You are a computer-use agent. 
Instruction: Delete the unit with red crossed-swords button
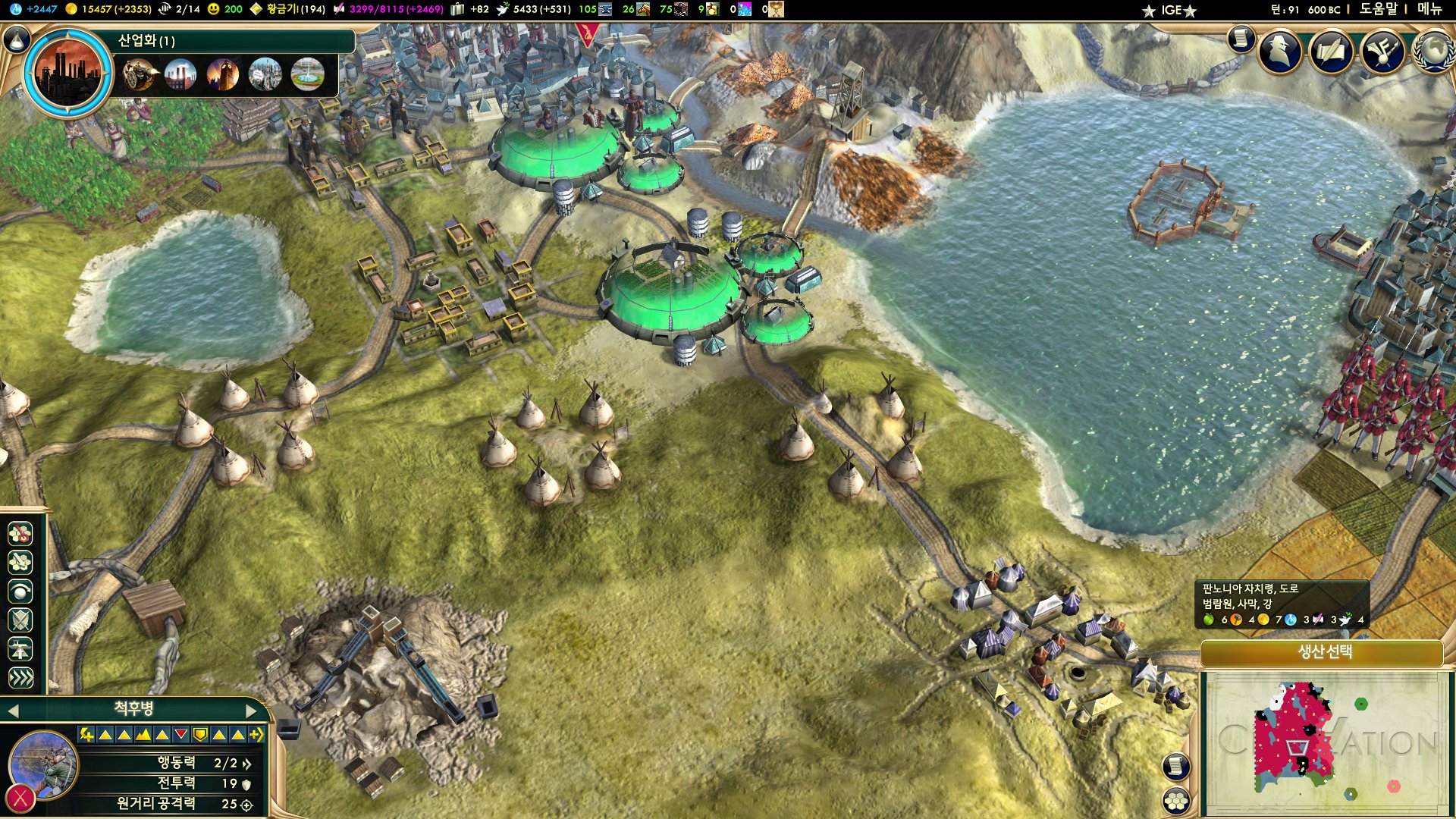[x=20, y=798]
